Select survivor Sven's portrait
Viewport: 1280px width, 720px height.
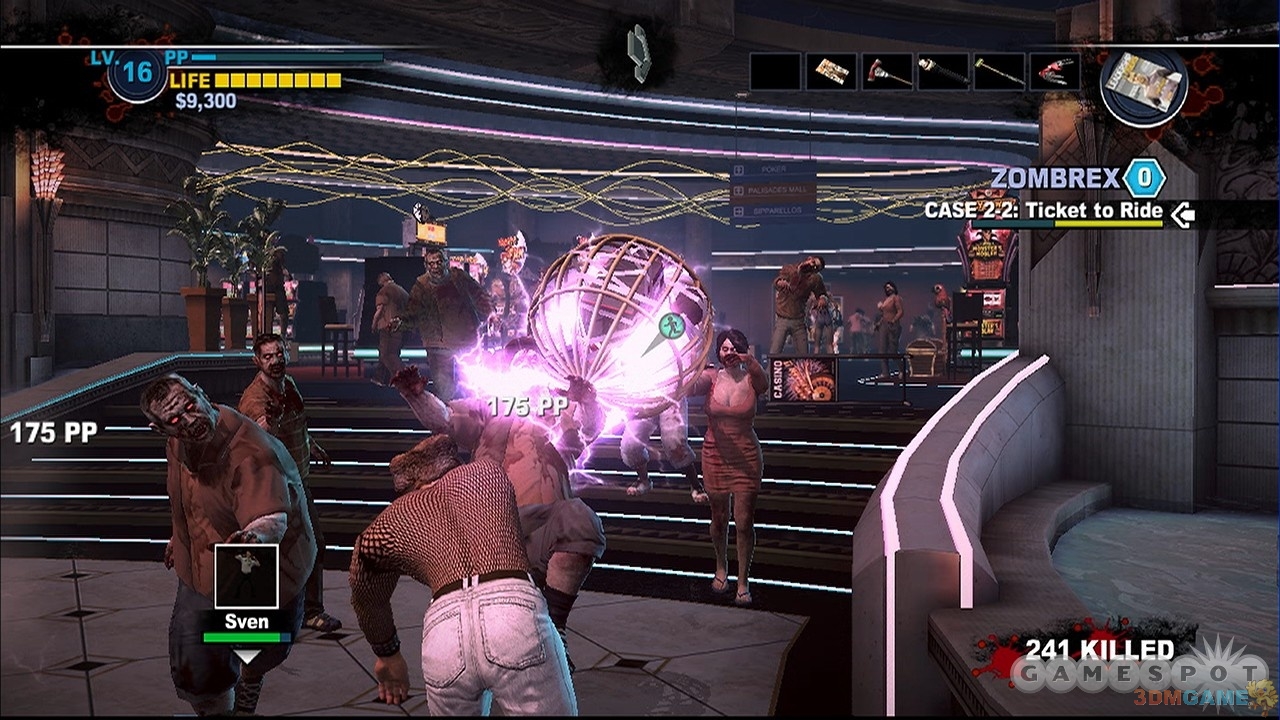pos(246,575)
